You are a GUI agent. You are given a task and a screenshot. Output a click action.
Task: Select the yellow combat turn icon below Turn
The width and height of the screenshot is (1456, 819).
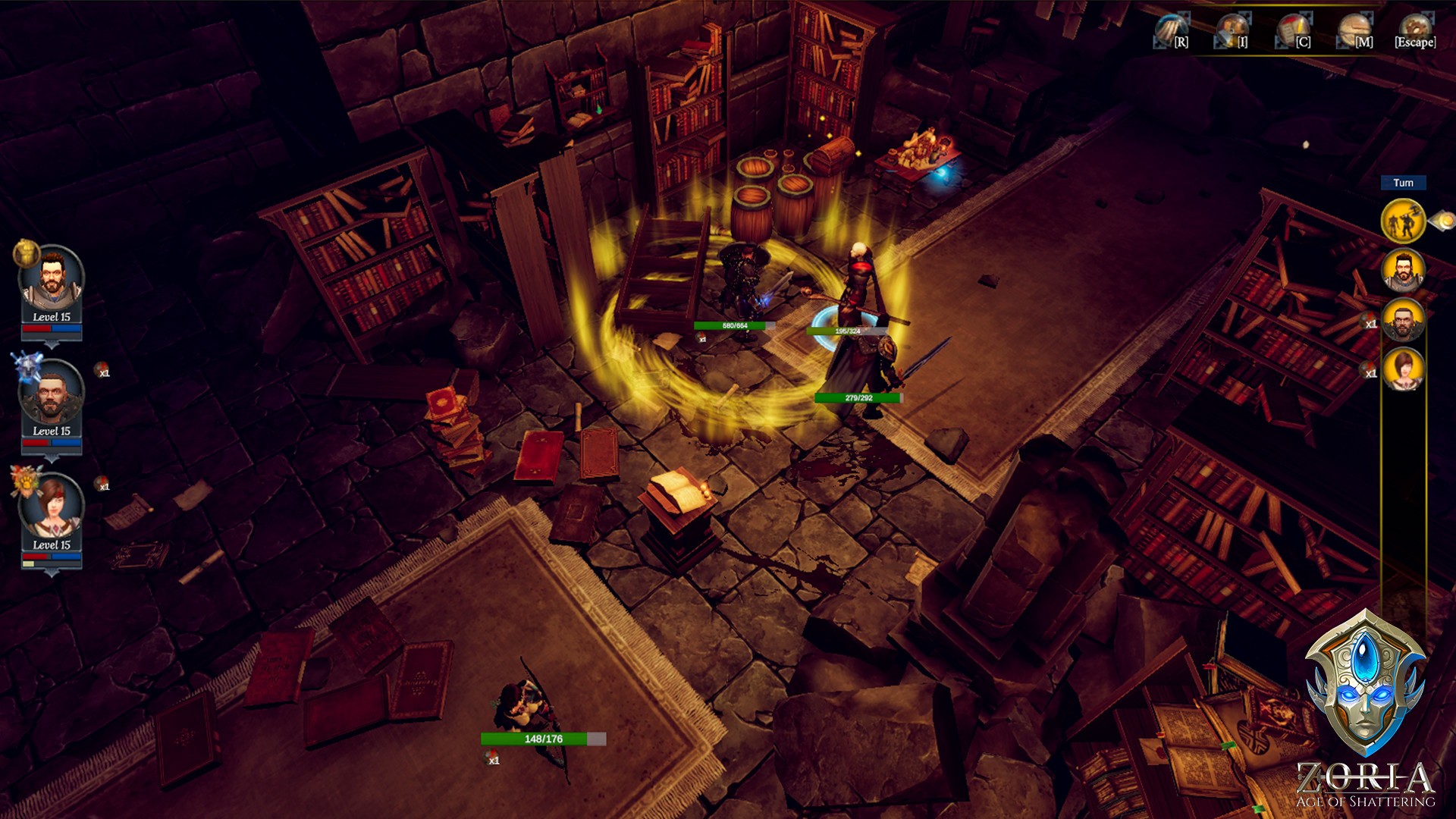point(1403,220)
